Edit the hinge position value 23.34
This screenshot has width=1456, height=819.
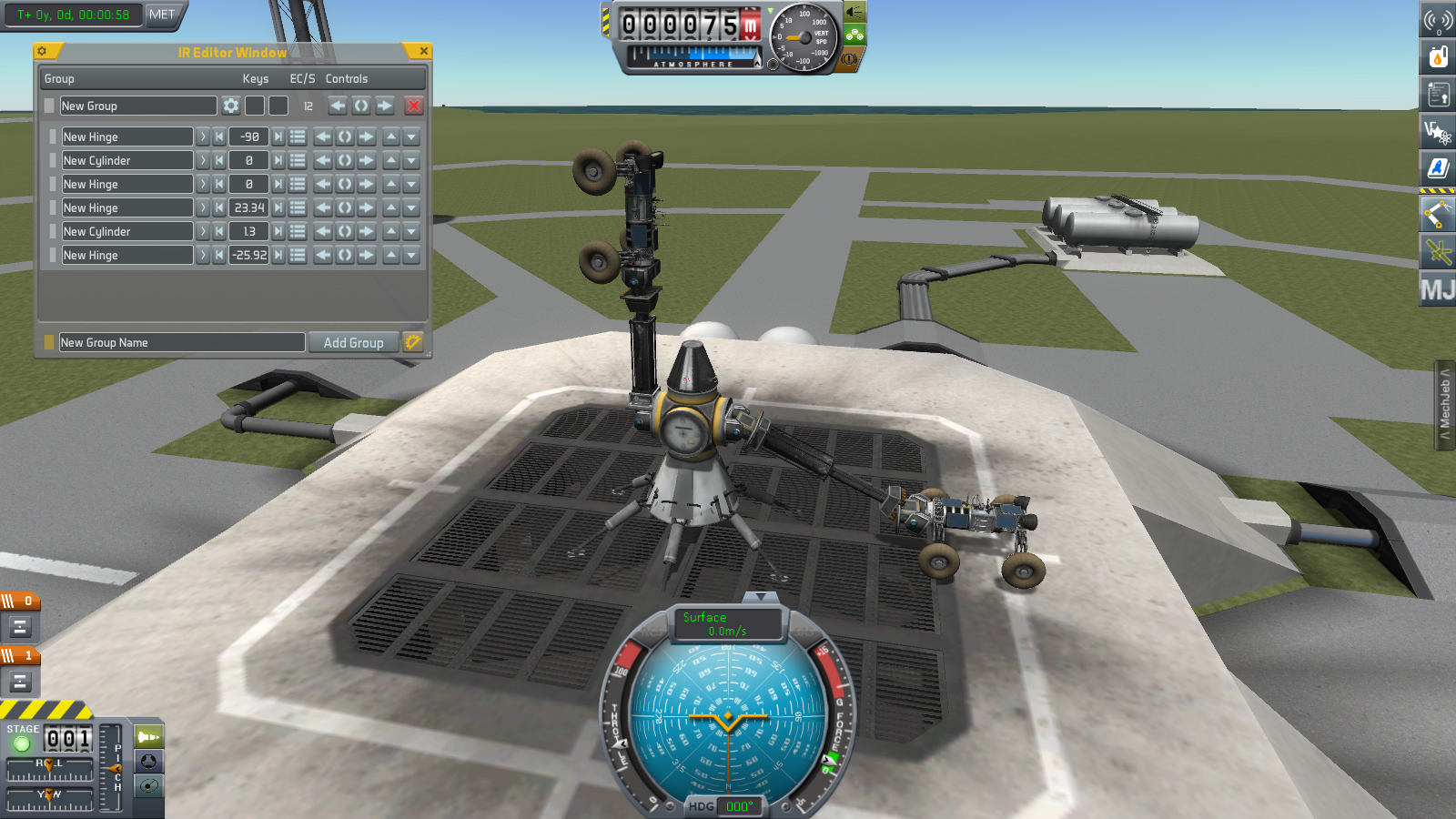pyautogui.click(x=248, y=208)
